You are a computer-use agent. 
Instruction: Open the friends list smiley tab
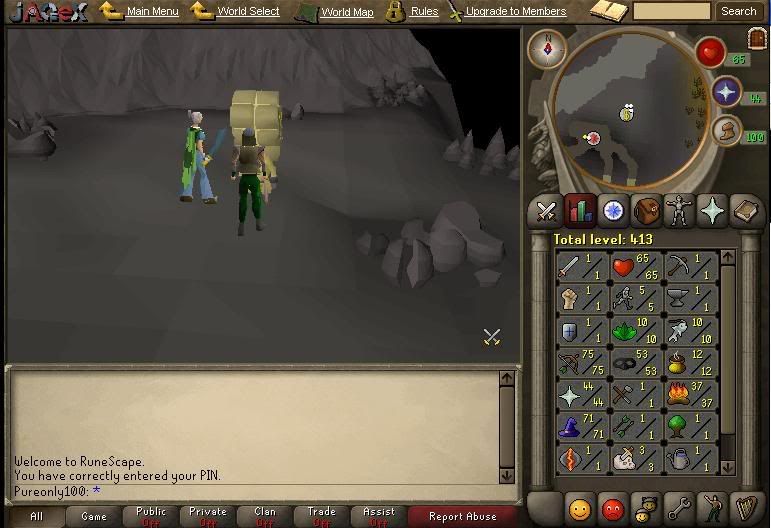point(579,506)
